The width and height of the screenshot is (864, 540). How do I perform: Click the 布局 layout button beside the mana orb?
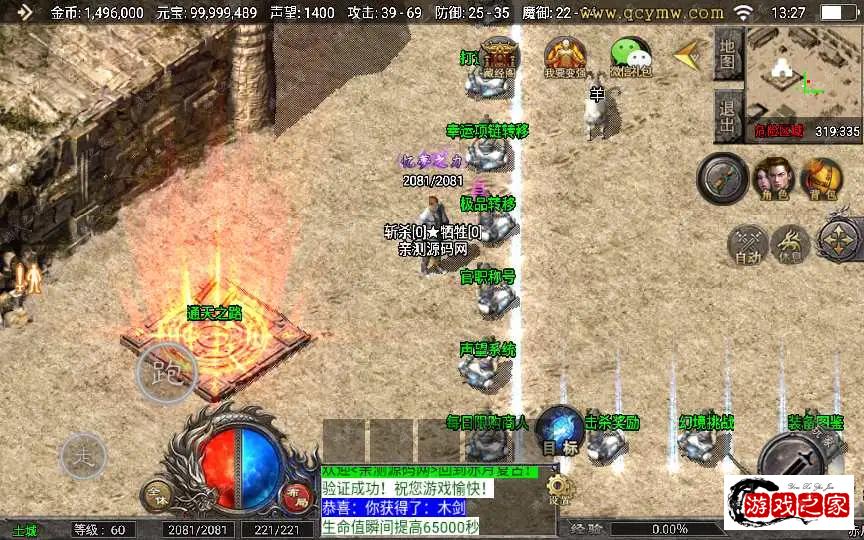pyautogui.click(x=297, y=494)
